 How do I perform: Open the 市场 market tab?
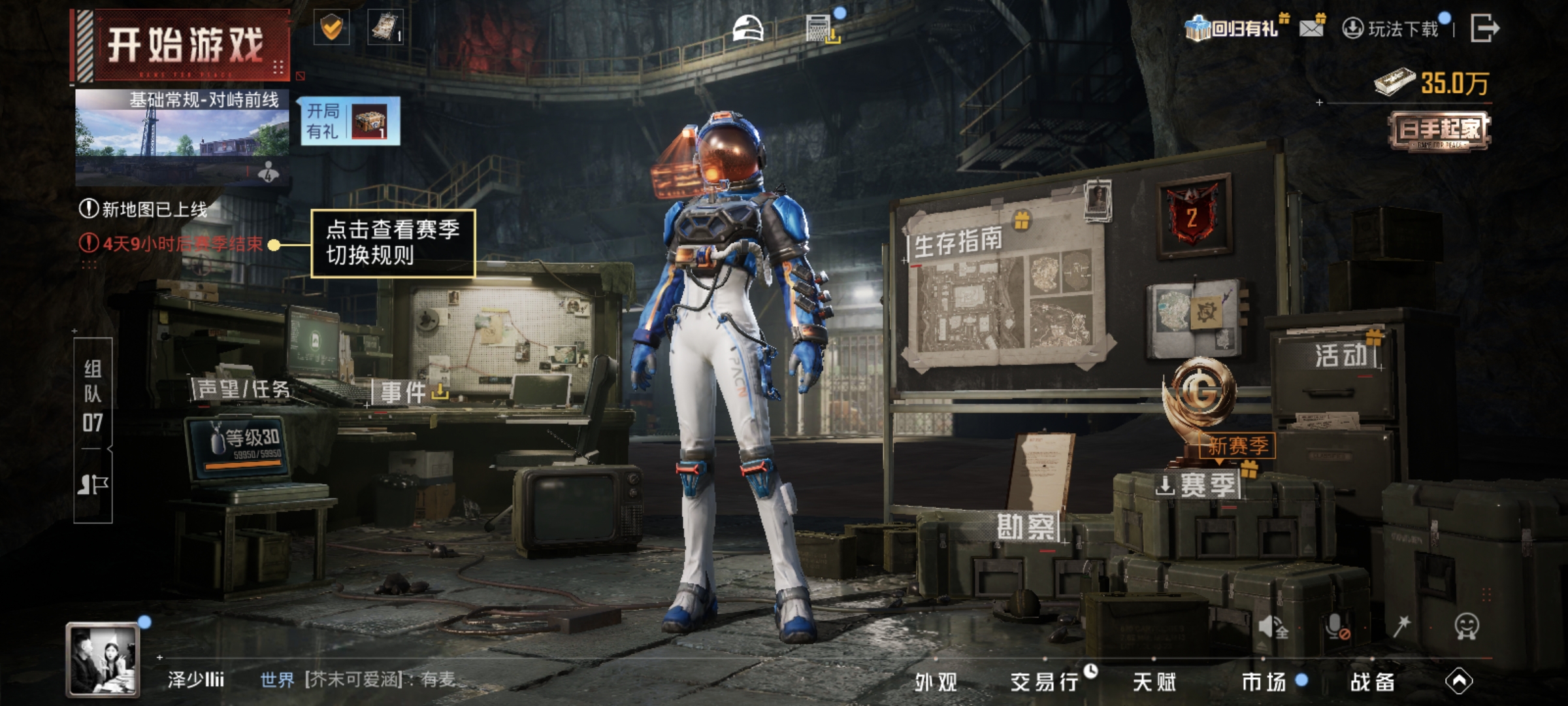coord(1264,682)
